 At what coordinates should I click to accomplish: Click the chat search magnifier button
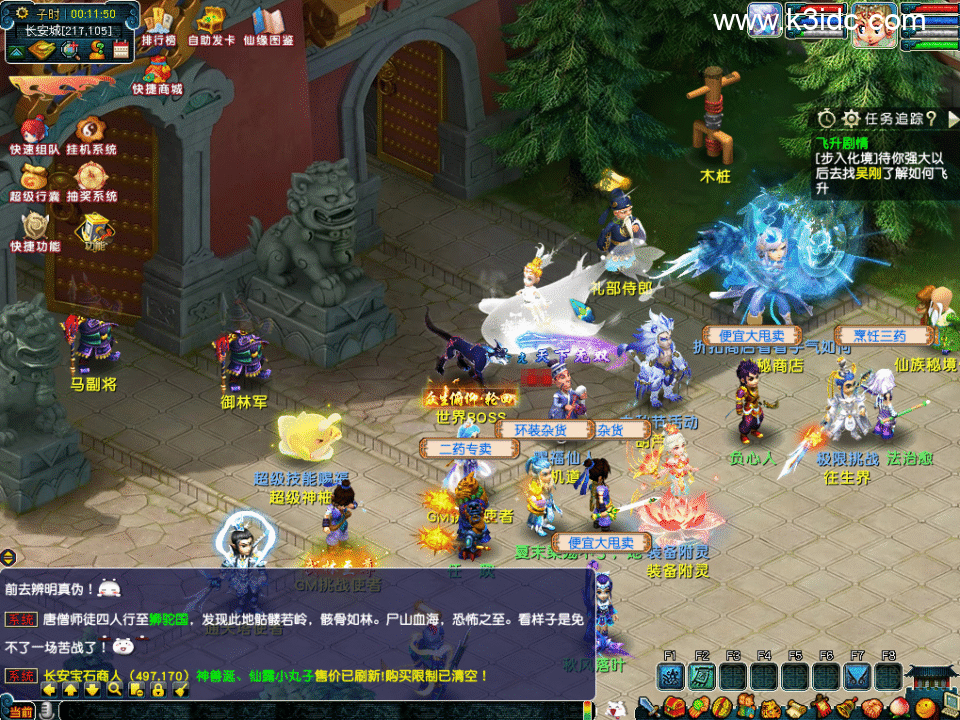click(115, 689)
